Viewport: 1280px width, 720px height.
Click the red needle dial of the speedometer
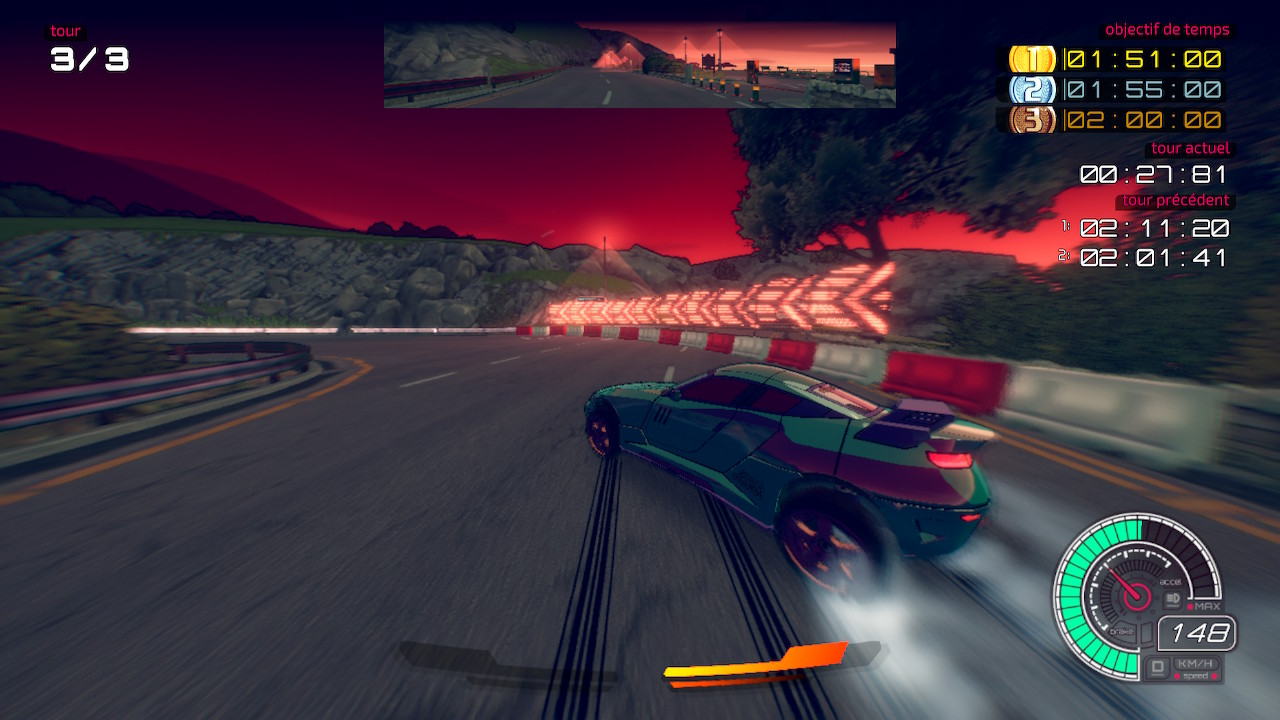coord(1136,597)
